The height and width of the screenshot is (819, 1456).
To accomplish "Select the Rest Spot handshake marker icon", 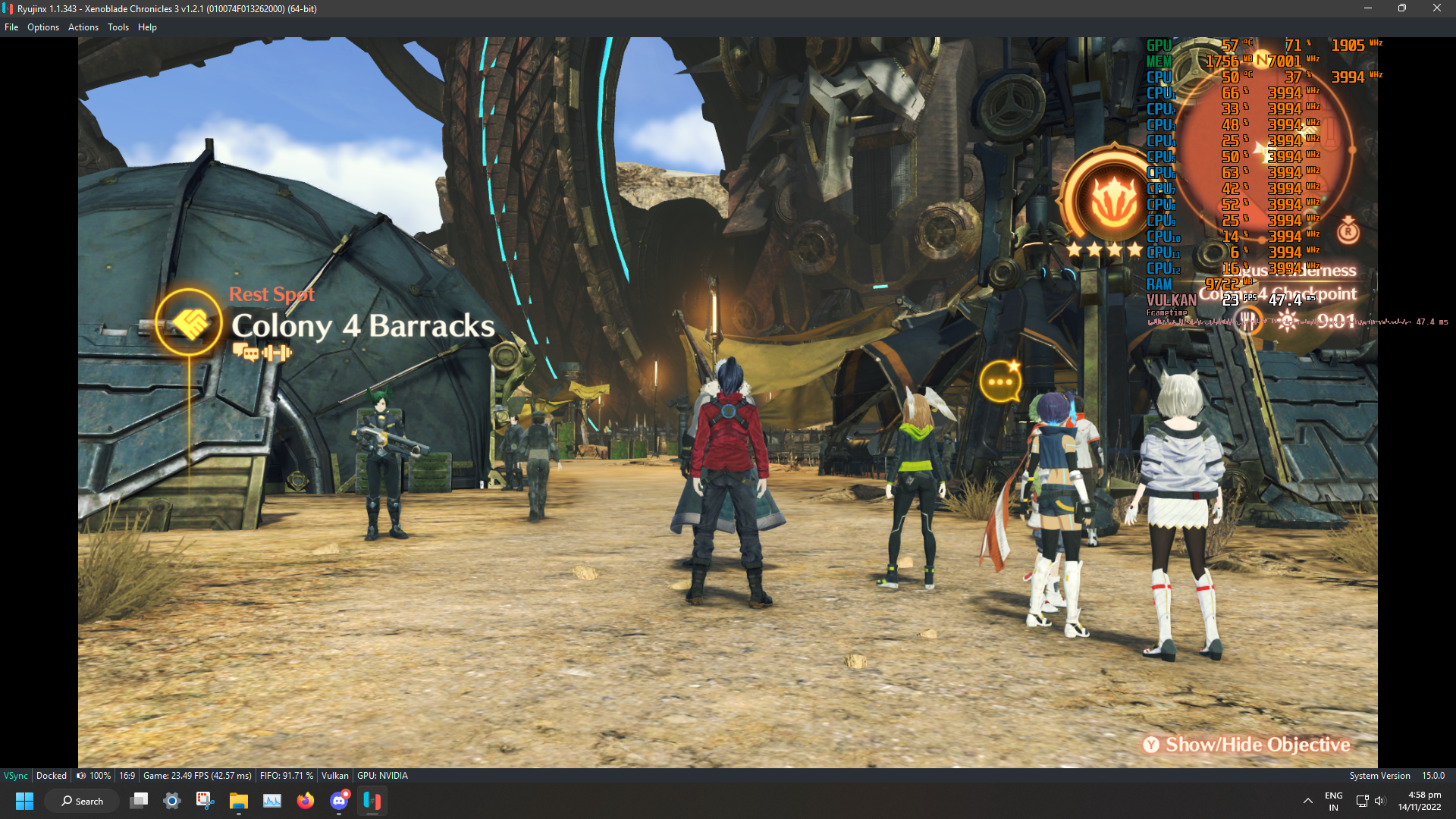I will [x=189, y=323].
